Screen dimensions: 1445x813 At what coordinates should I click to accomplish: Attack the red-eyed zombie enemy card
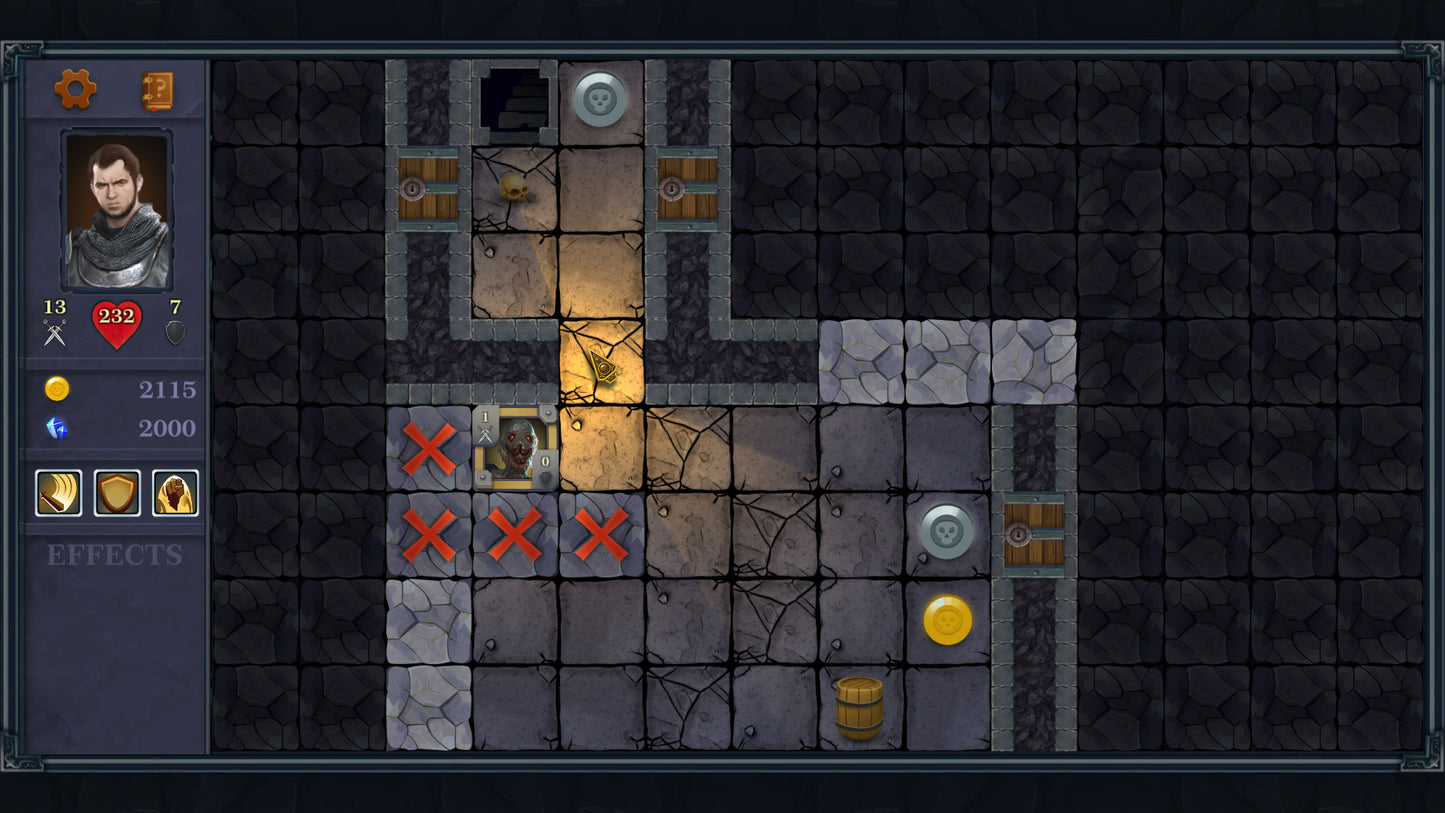(x=514, y=449)
